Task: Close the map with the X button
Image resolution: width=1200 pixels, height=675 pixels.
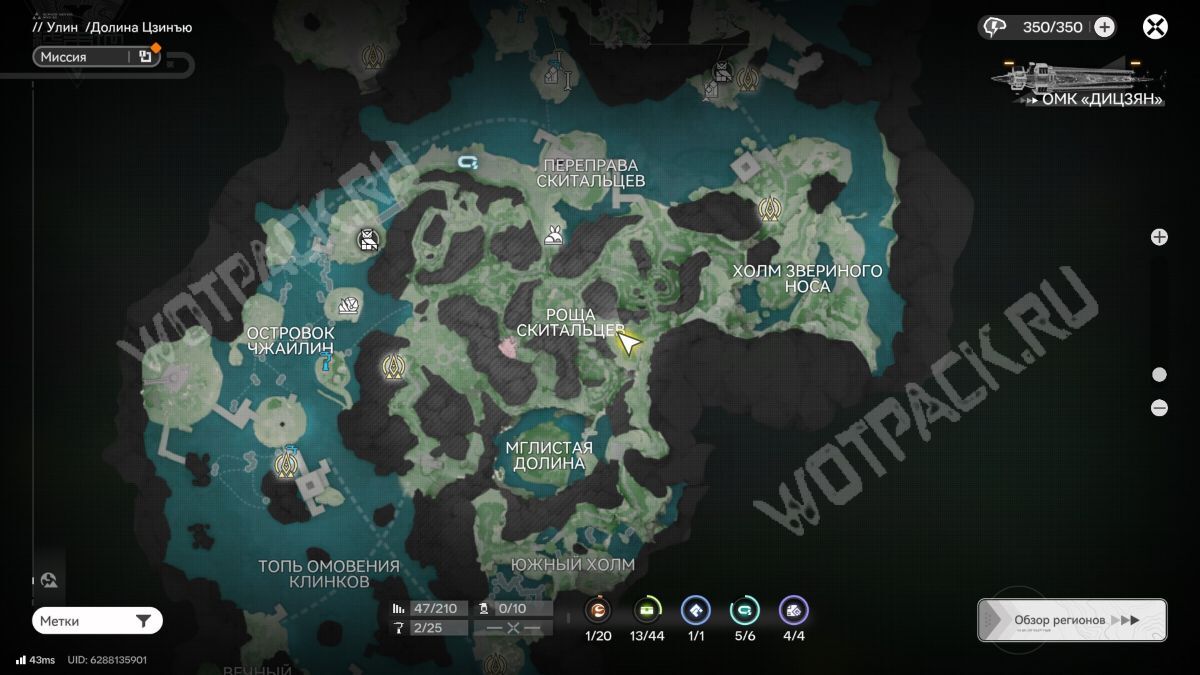Action: coord(1156,27)
